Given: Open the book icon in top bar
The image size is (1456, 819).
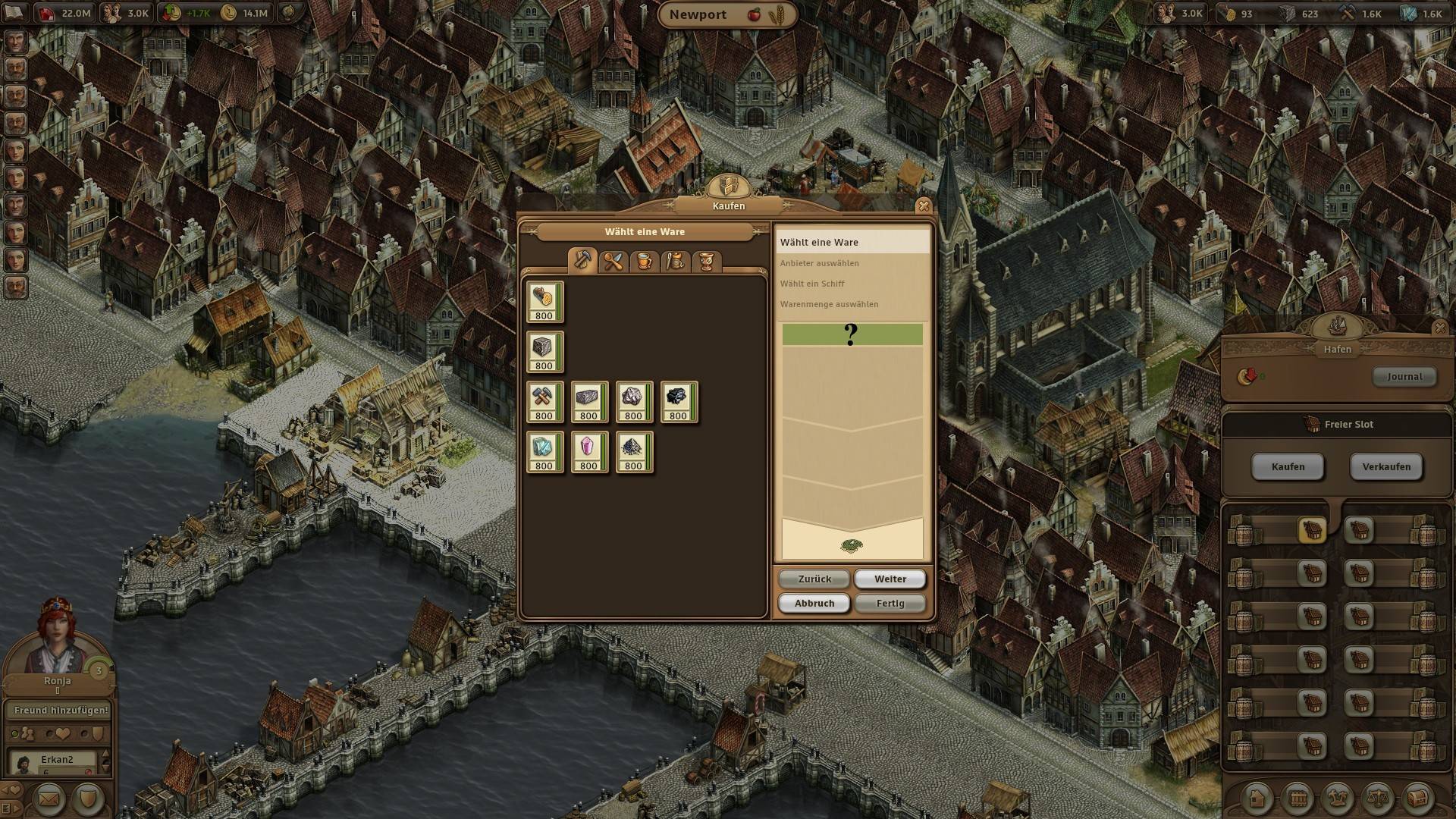Looking at the screenshot, I should 15,13.
